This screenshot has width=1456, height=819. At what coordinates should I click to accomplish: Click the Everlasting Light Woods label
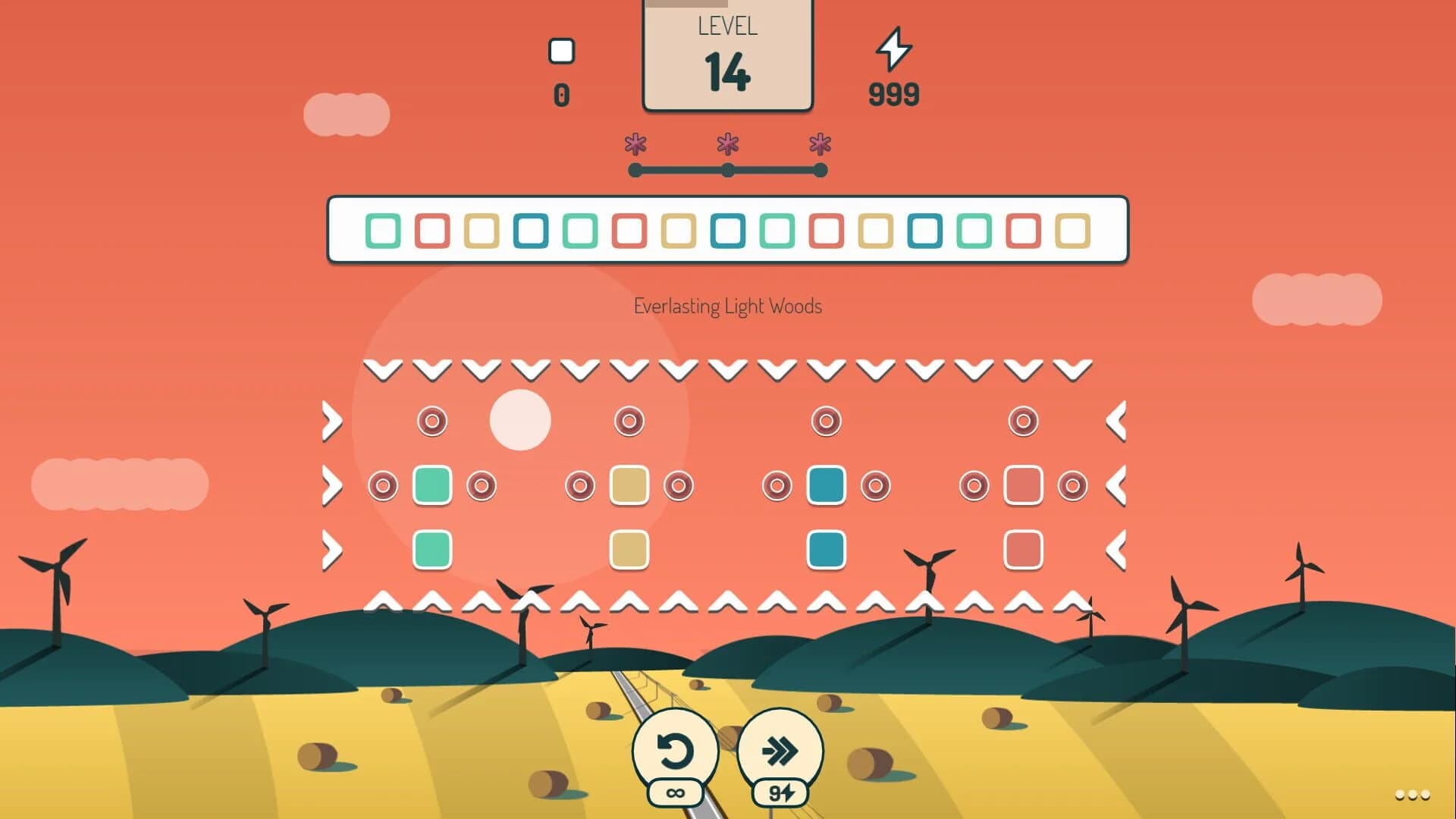(x=727, y=307)
